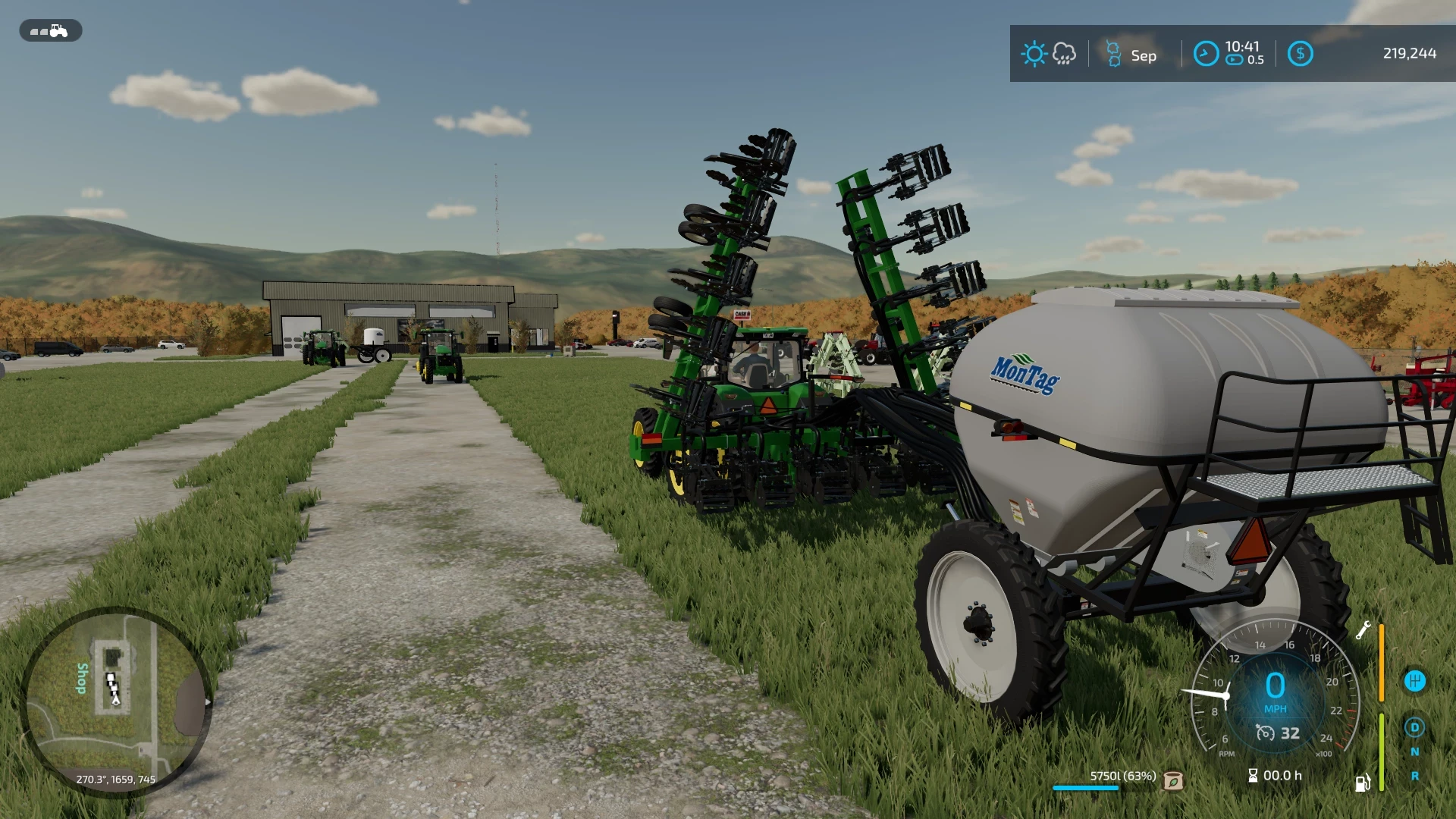Expand the input help panel top left
Image resolution: width=1456 pixels, height=819 pixels.
click(50, 31)
